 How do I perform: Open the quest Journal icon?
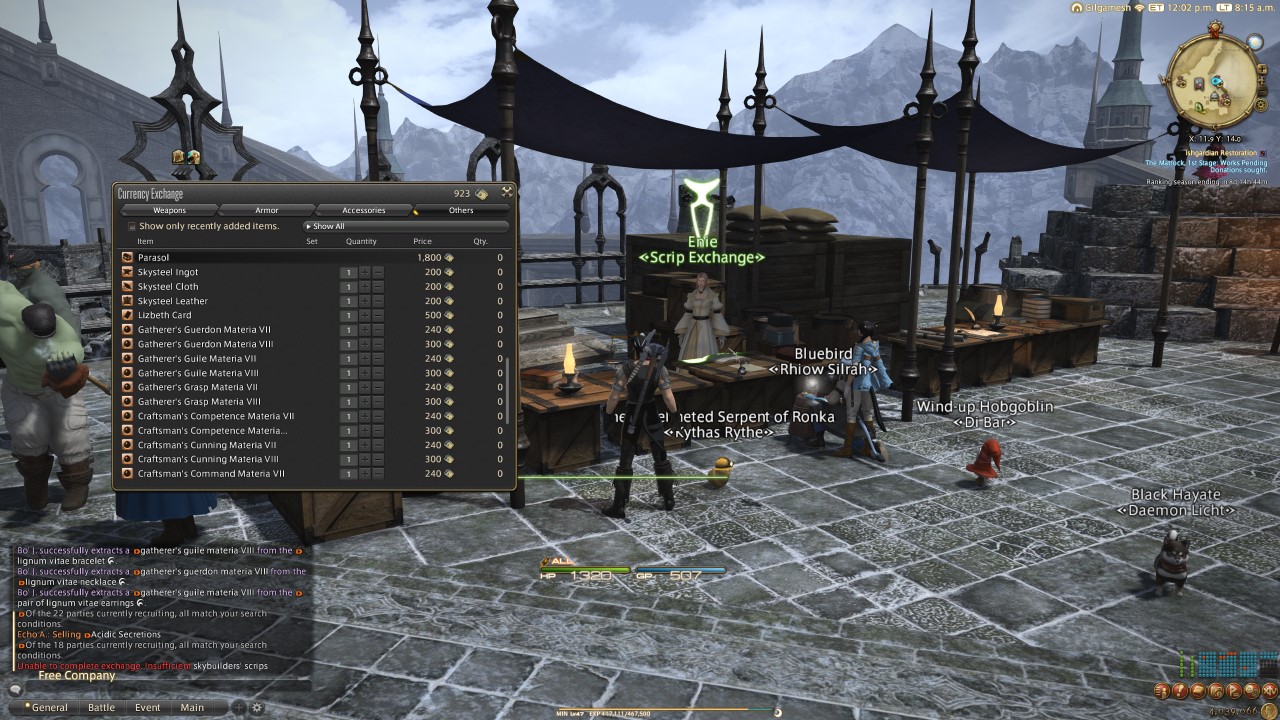tap(1179, 691)
